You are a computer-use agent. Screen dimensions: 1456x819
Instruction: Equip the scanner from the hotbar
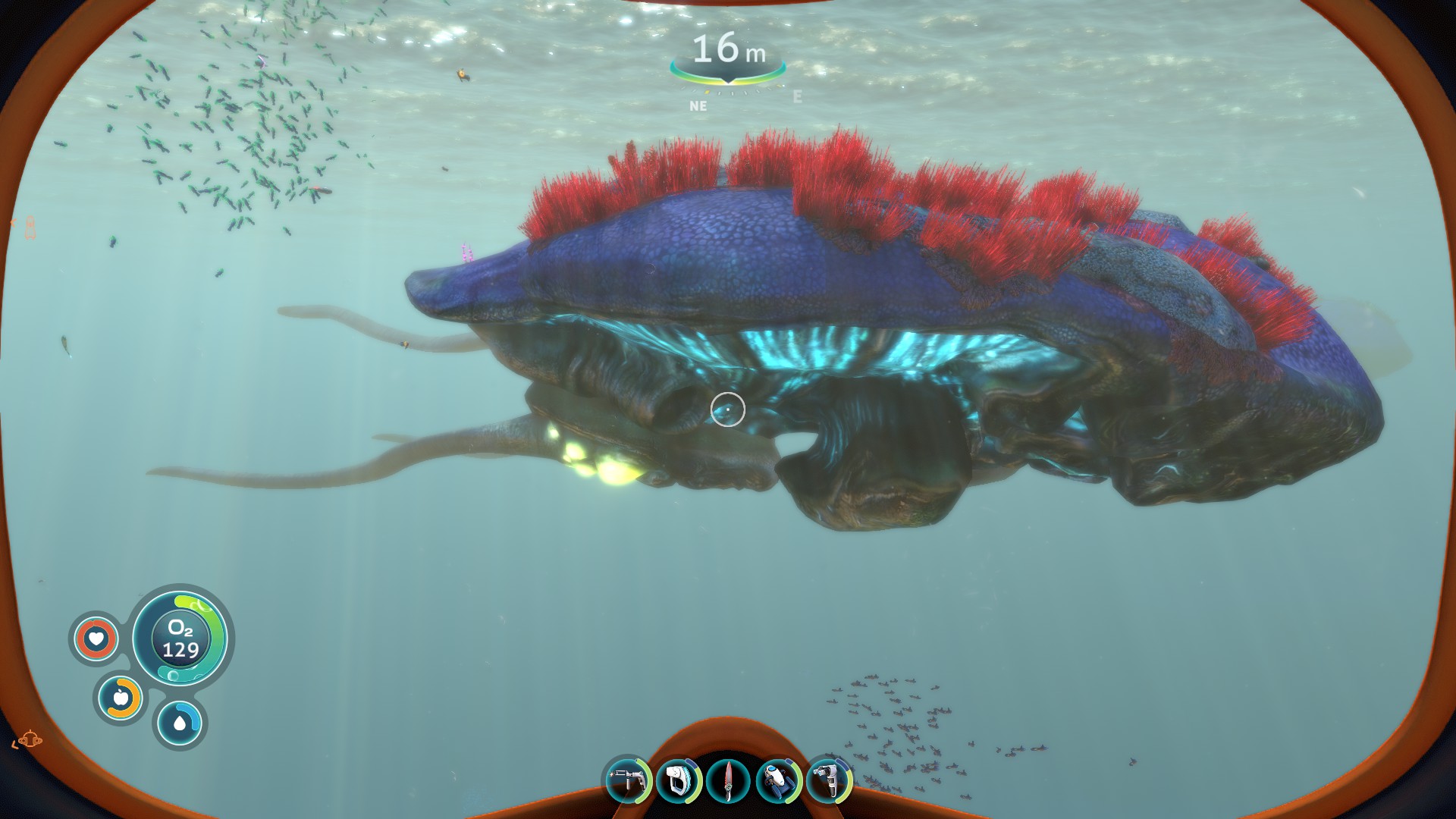(x=678, y=780)
